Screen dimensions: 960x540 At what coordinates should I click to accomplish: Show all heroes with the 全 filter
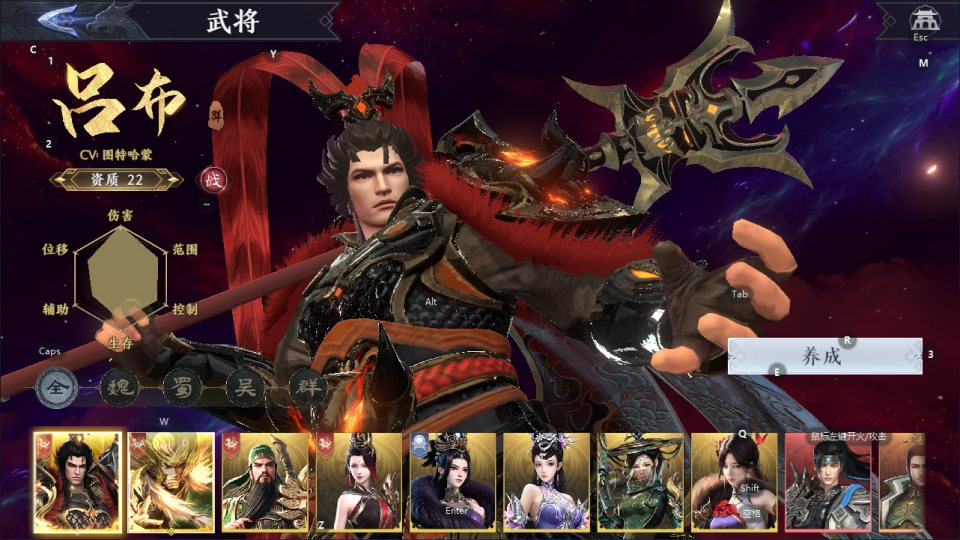[55, 385]
